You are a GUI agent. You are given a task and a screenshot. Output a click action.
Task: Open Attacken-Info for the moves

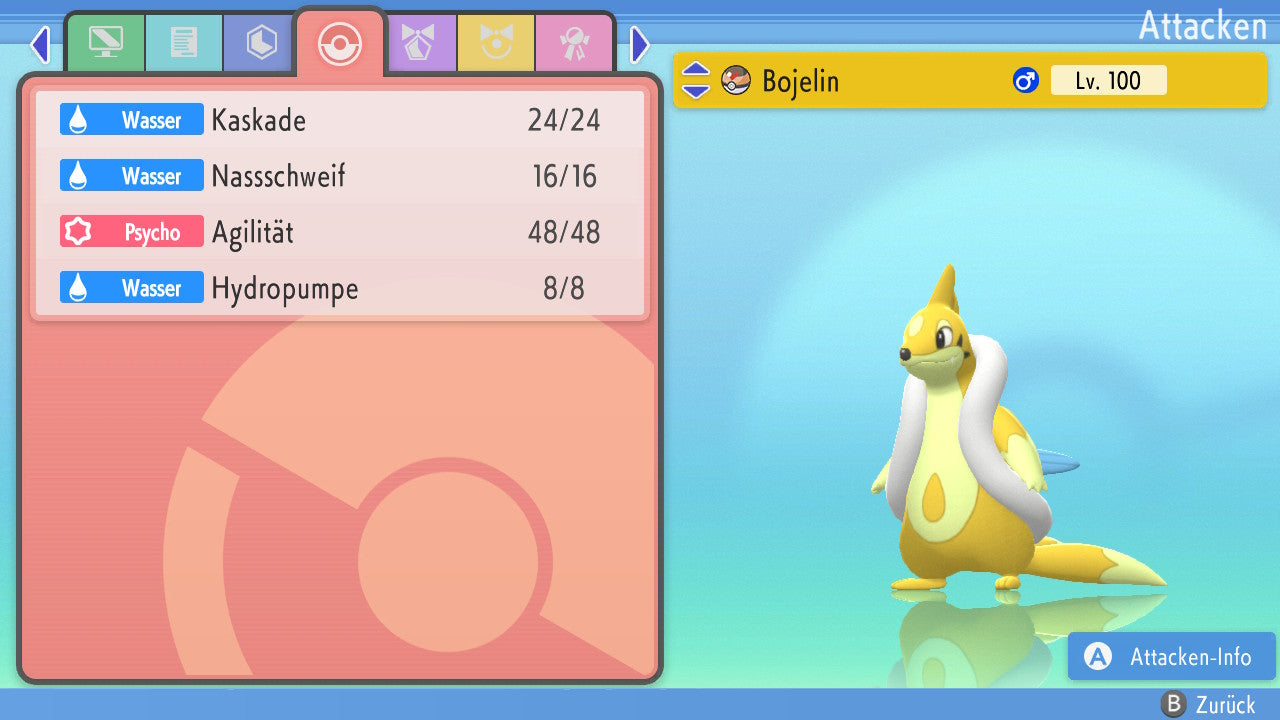1172,656
